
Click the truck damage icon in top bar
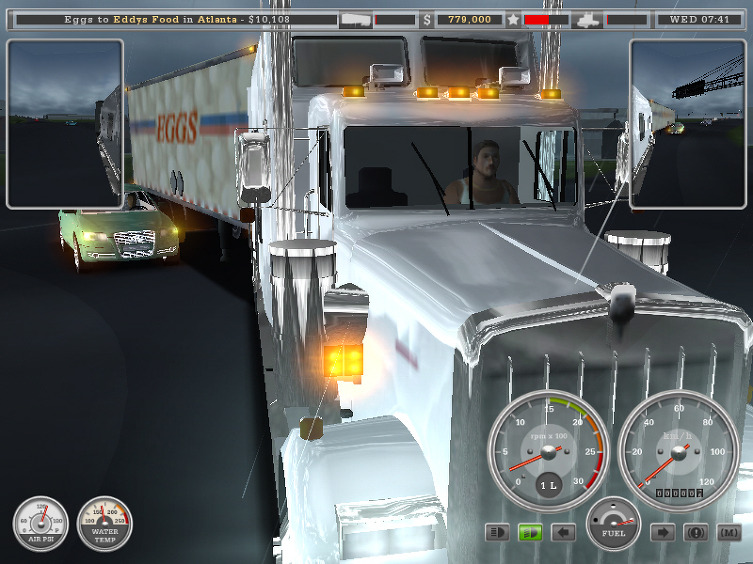(588, 19)
